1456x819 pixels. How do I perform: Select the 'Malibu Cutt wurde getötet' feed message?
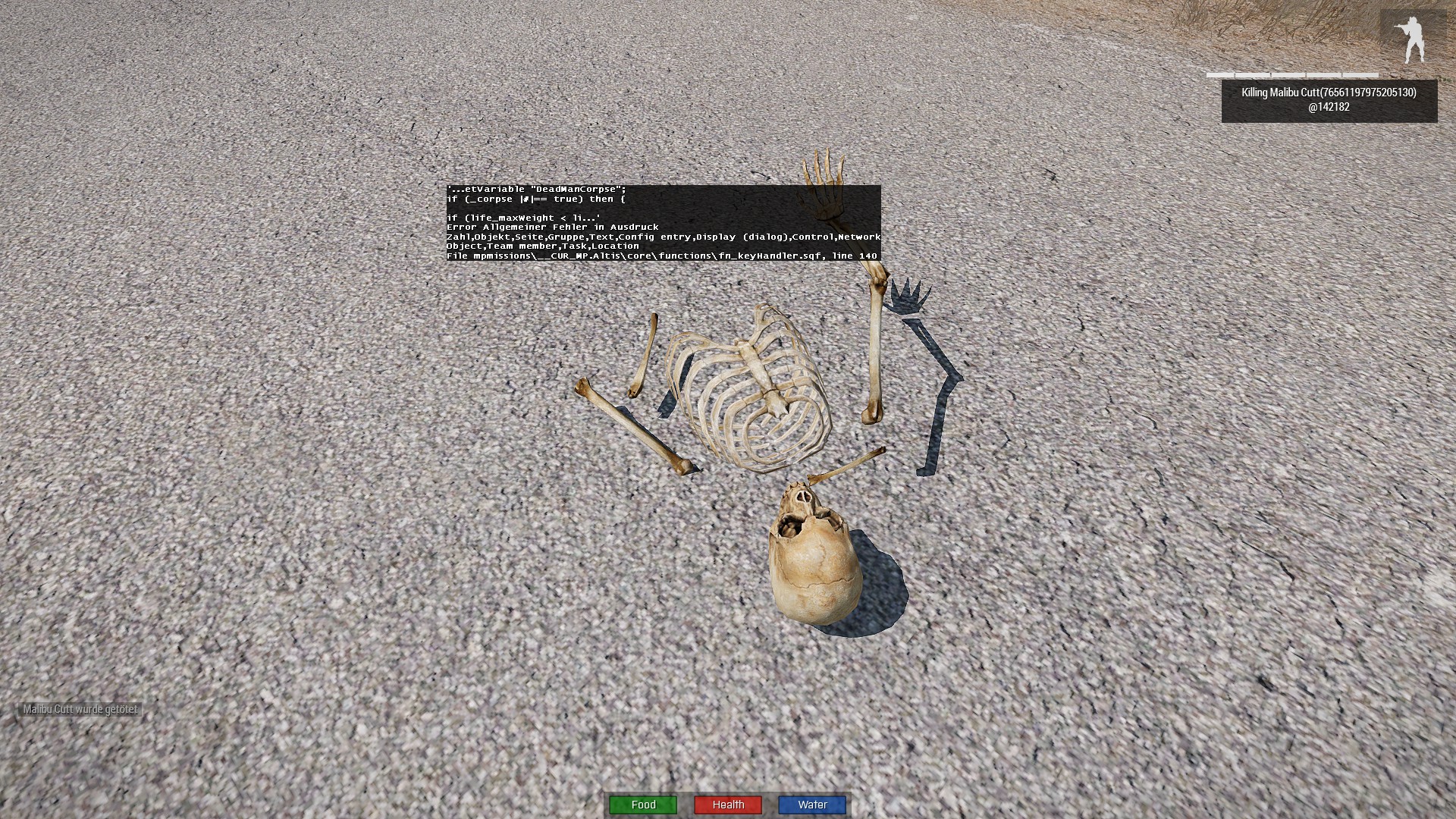[80, 710]
